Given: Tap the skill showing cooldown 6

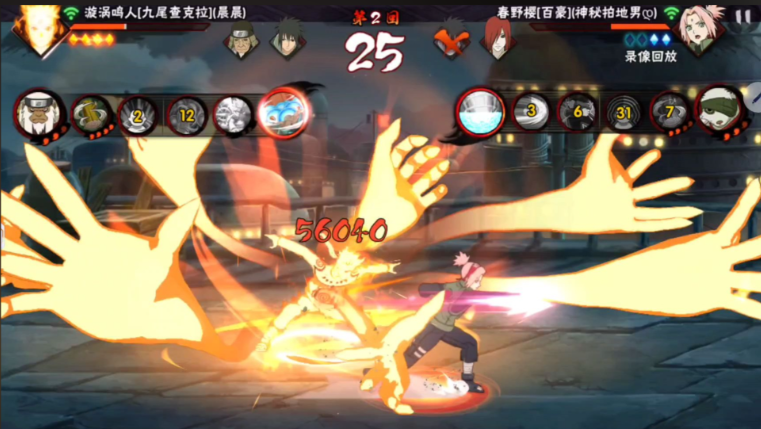Looking at the screenshot, I should coord(578,113).
